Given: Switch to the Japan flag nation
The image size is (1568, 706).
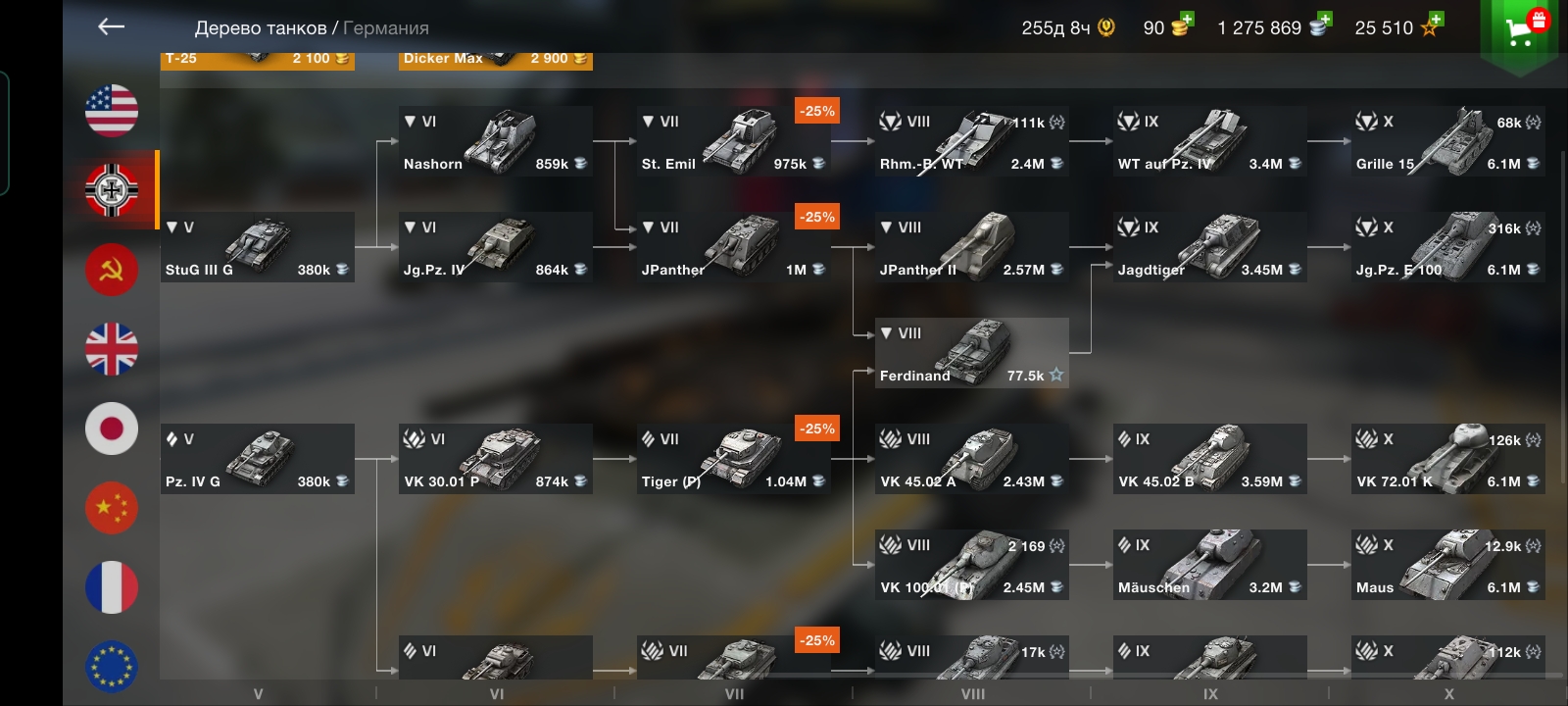Looking at the screenshot, I should coord(112,429).
